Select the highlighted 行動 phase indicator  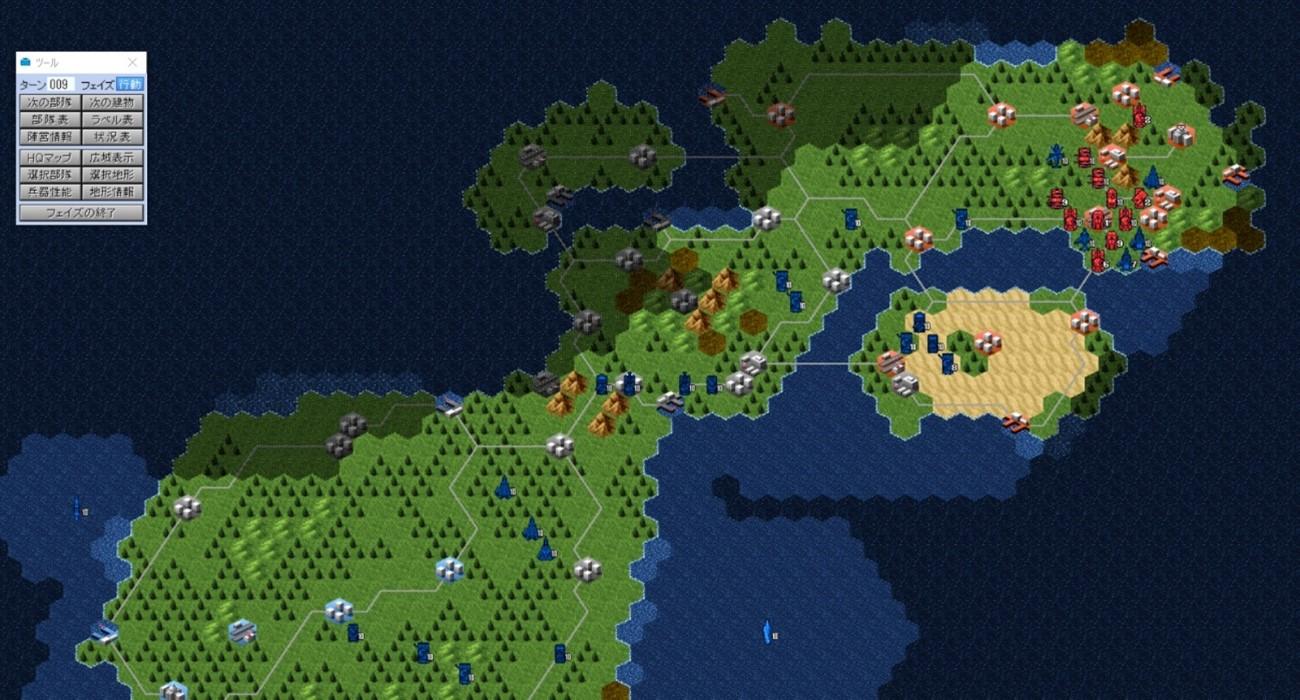point(130,84)
